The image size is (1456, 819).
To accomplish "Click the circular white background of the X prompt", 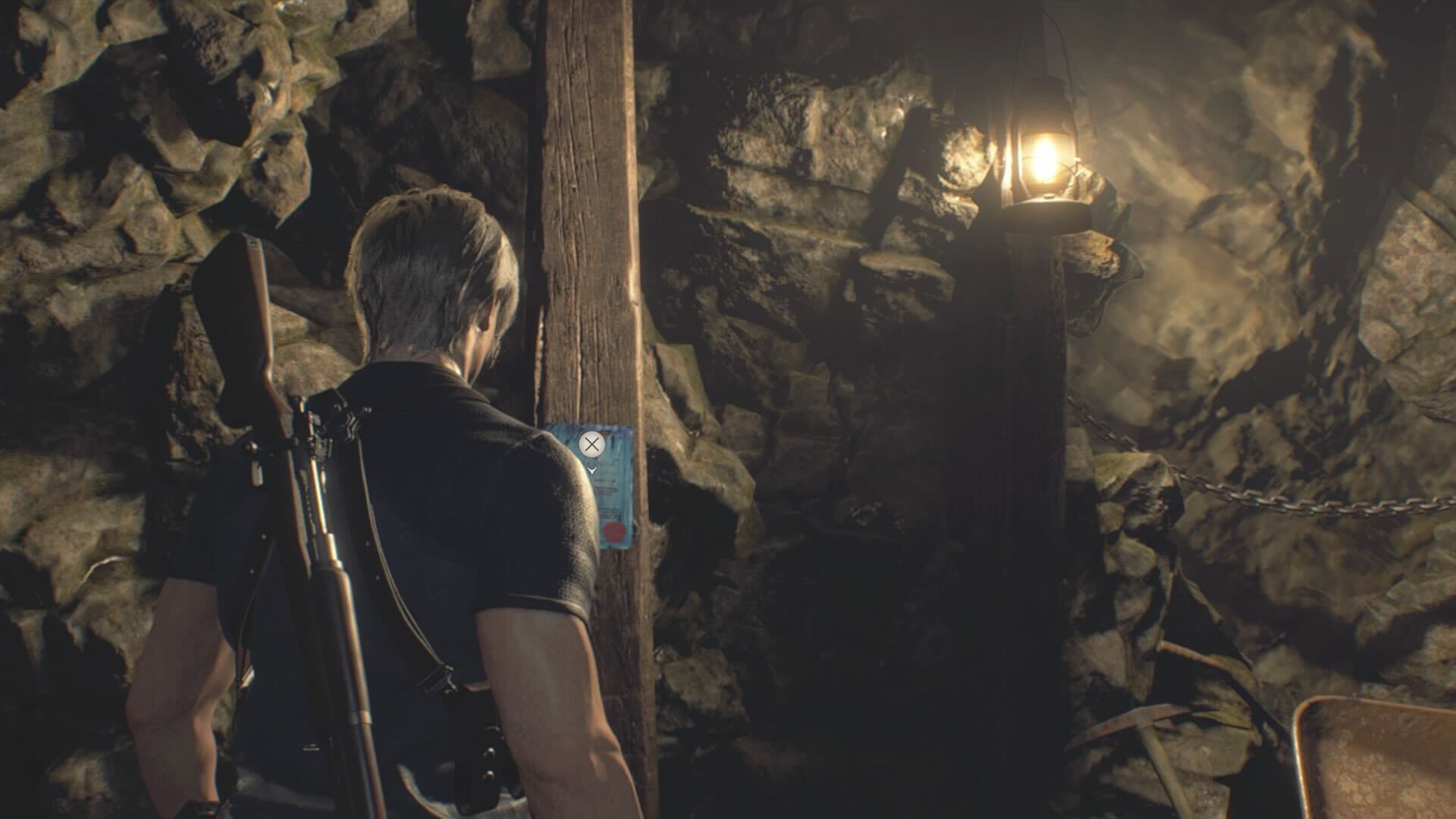I will click(592, 446).
